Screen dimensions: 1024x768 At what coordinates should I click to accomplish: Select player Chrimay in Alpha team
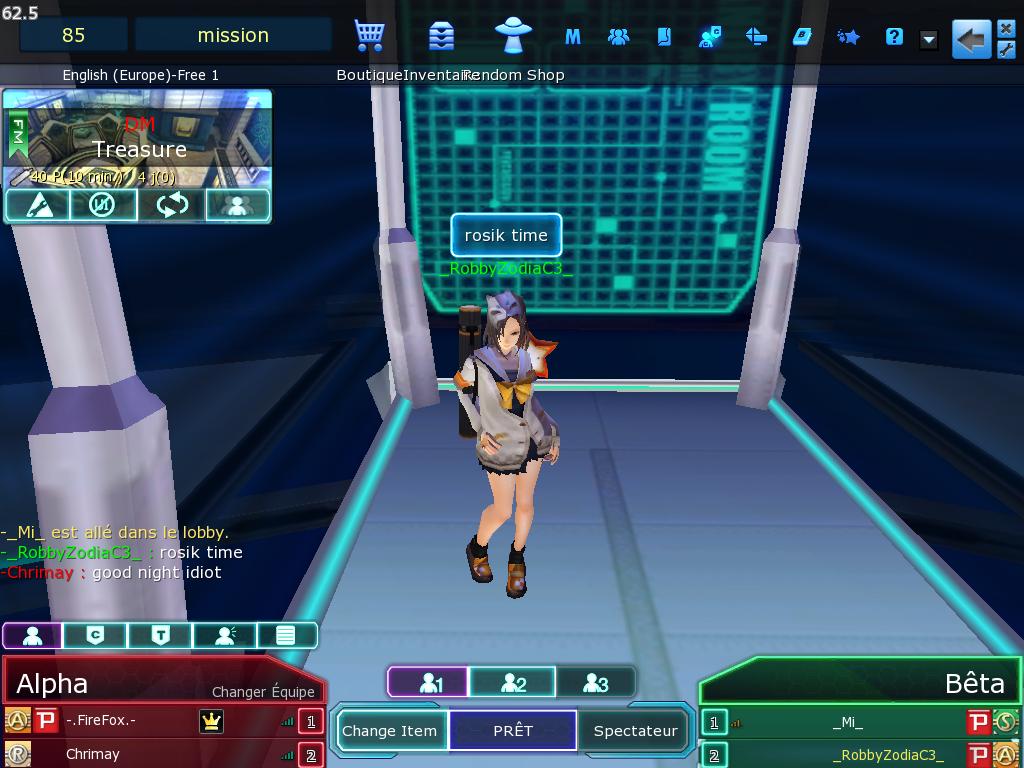(93, 755)
